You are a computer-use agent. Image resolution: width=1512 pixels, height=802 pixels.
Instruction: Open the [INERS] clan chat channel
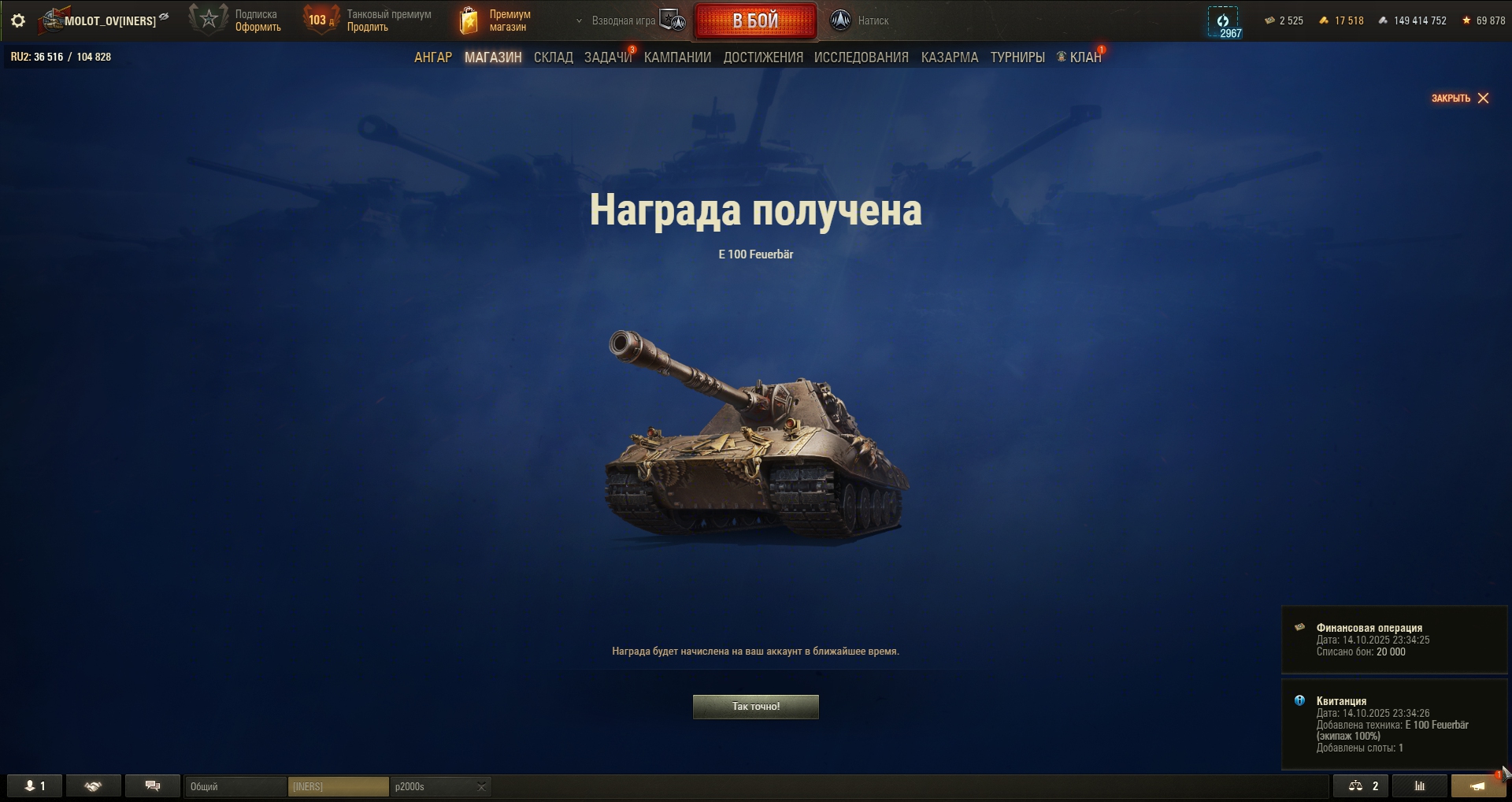pos(338,787)
